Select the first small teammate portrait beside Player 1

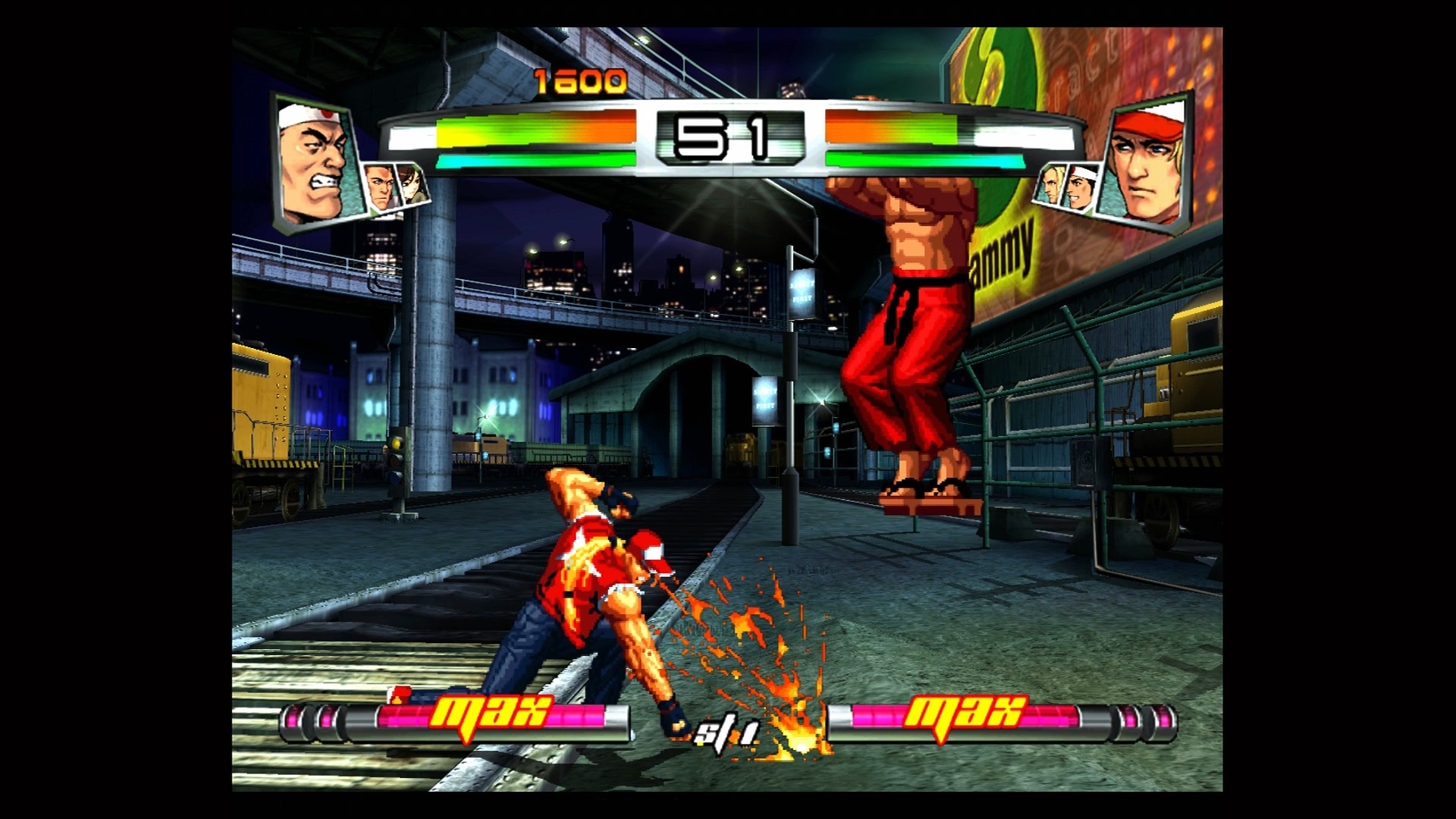[378, 191]
